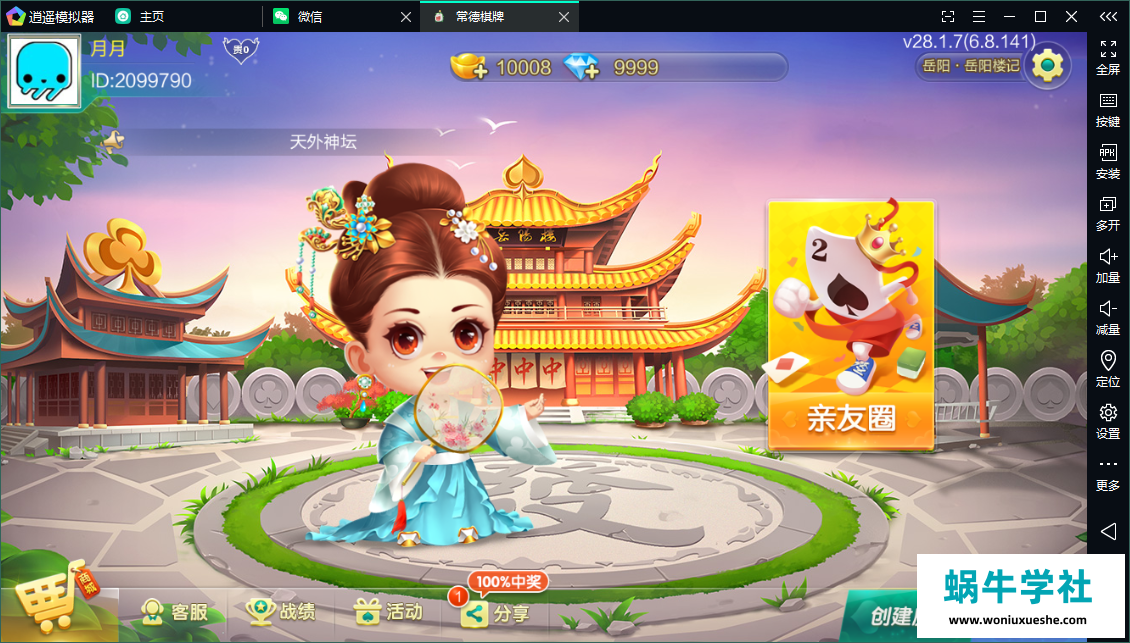Tap the blue player avatar
This screenshot has height=643, width=1130.
pos(44,71)
